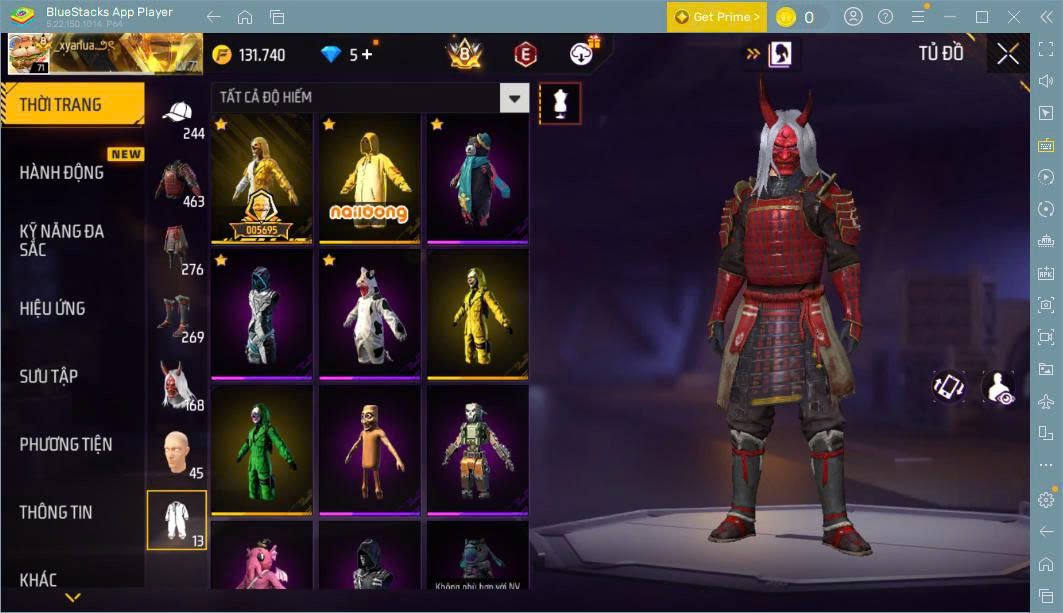Toggle the character hide-view eye icon

[997, 388]
